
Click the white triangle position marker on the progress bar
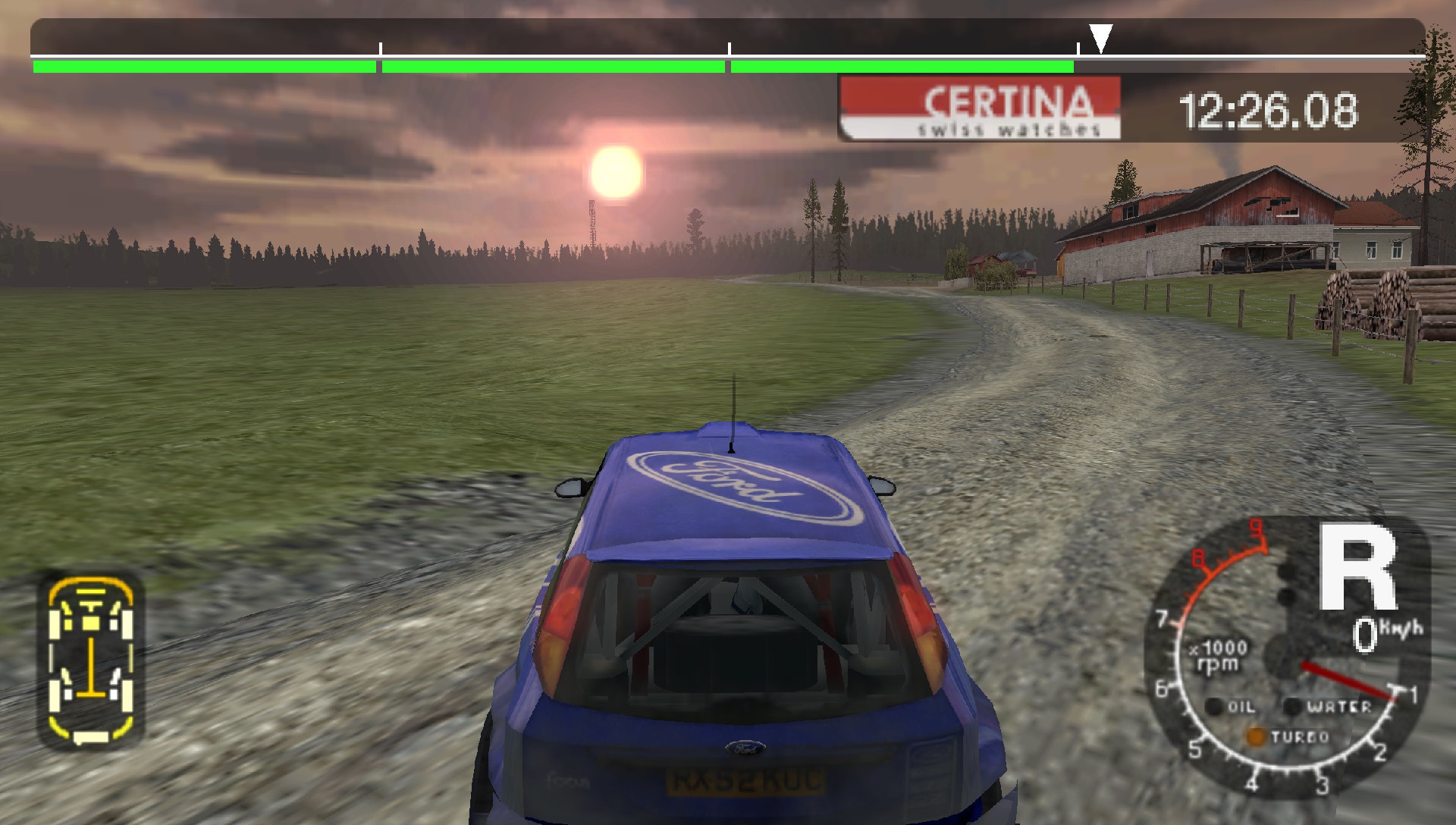pos(1101,34)
